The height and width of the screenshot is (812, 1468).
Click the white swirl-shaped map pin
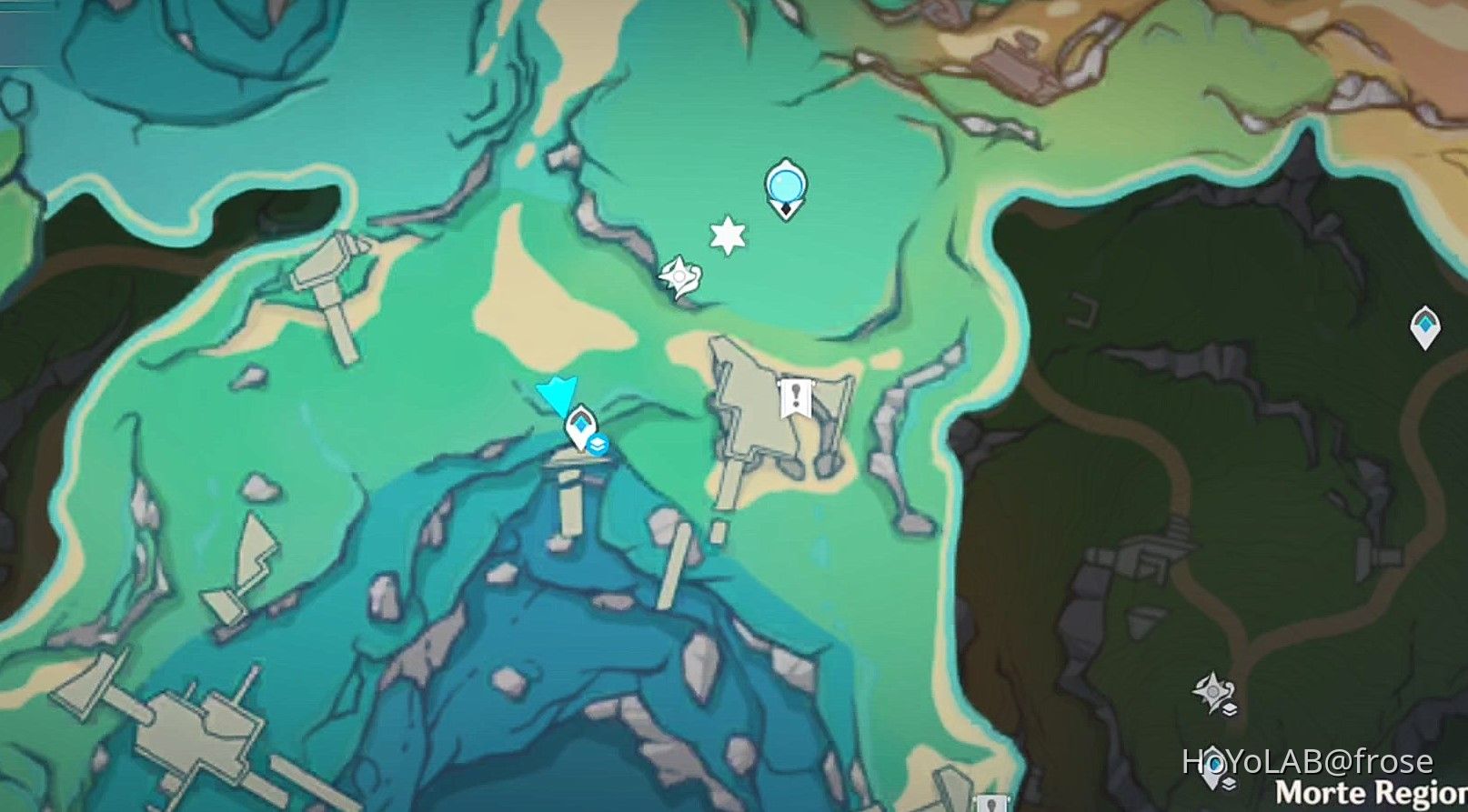(x=679, y=276)
